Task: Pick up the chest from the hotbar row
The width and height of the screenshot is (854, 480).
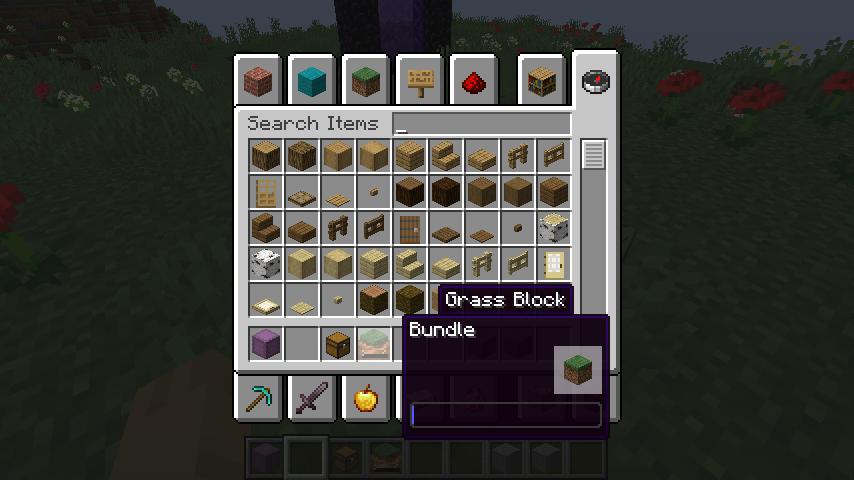Action: pos(337,344)
